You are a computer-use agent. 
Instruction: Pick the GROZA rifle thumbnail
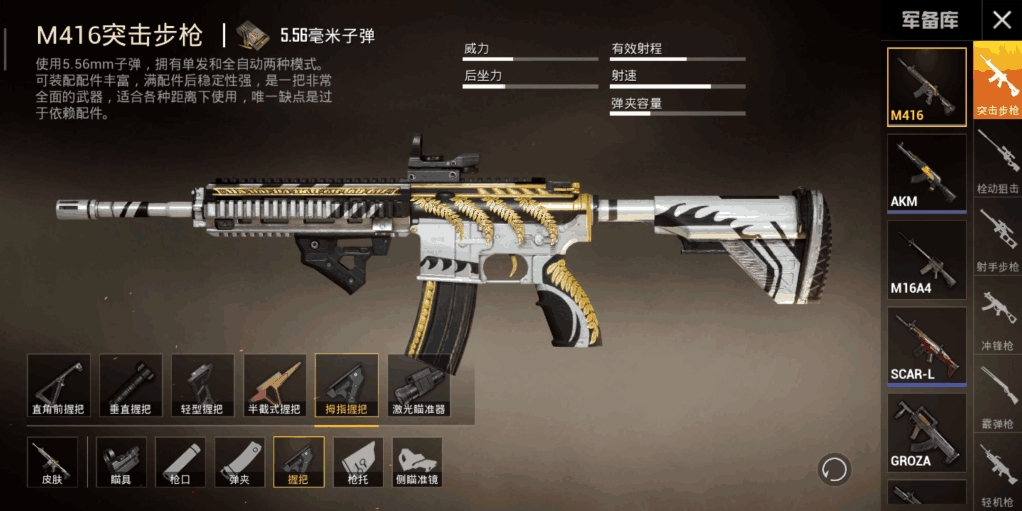click(x=927, y=432)
